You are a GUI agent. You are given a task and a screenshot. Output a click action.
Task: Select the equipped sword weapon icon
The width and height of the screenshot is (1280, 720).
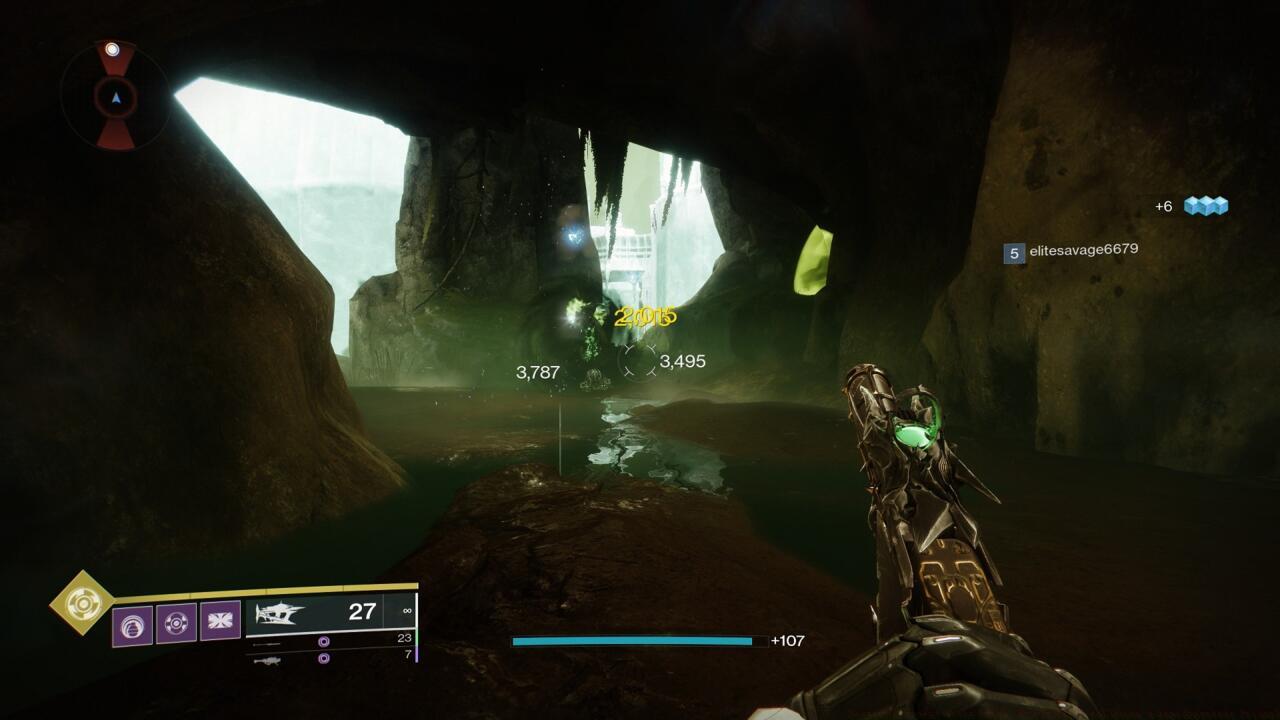(x=278, y=614)
